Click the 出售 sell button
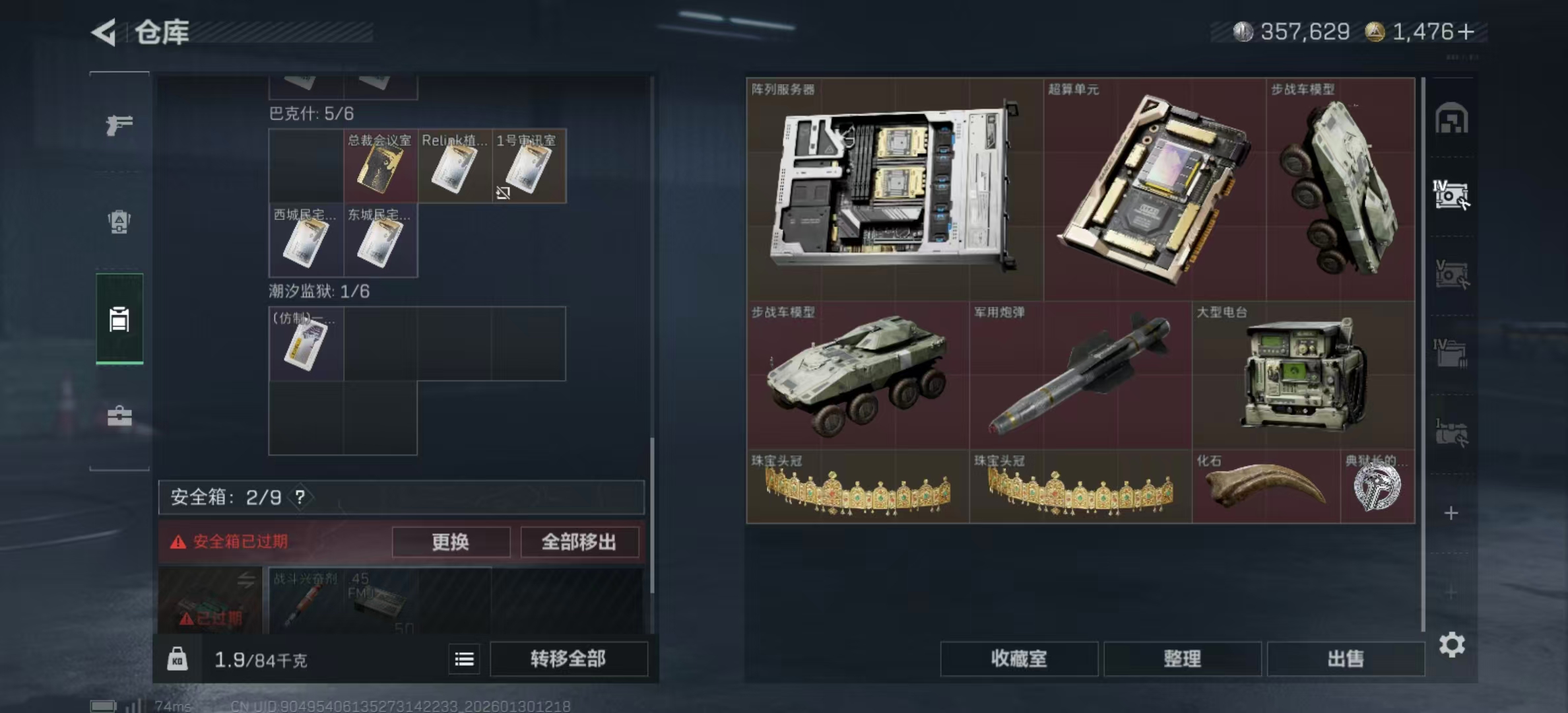 (1345, 659)
